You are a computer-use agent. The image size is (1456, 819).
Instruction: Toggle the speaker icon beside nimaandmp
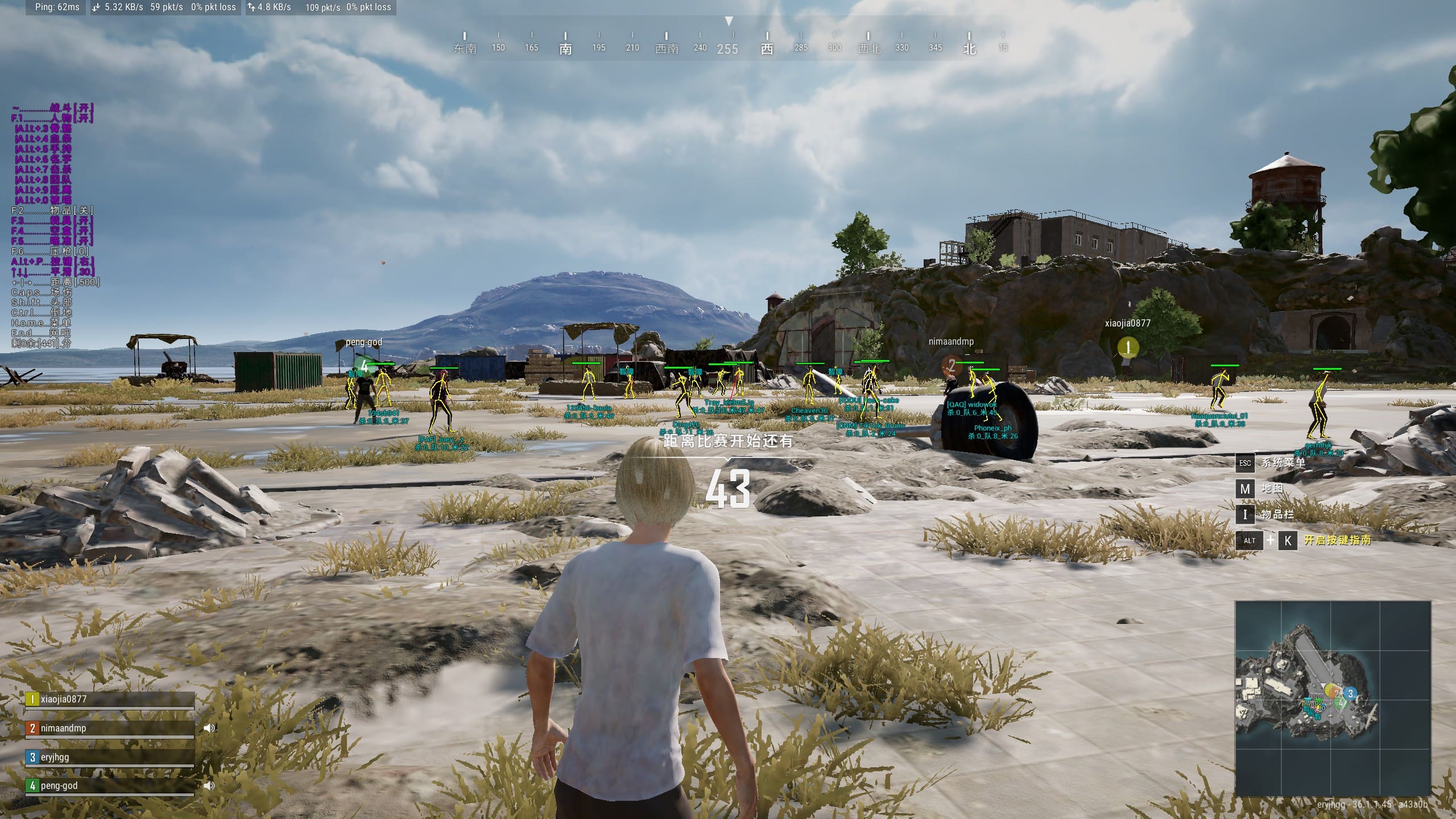point(209,728)
